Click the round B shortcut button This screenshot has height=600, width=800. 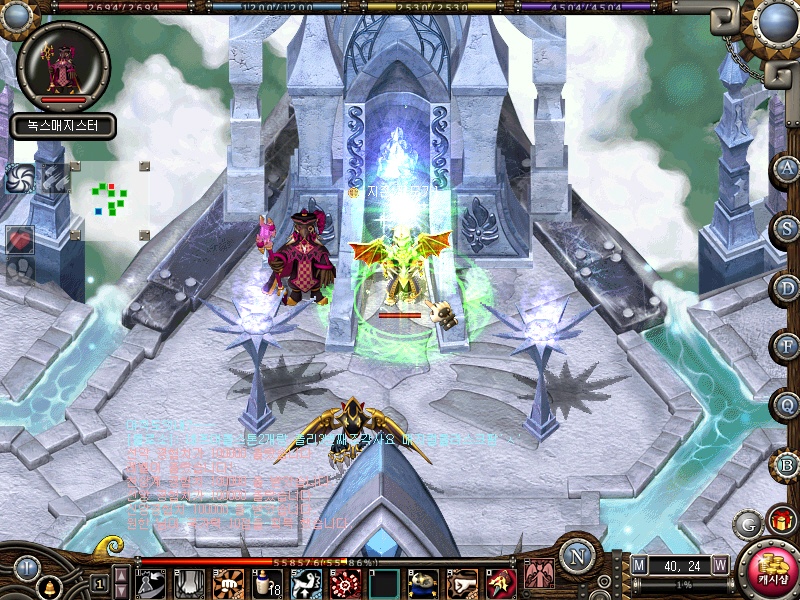(787, 464)
